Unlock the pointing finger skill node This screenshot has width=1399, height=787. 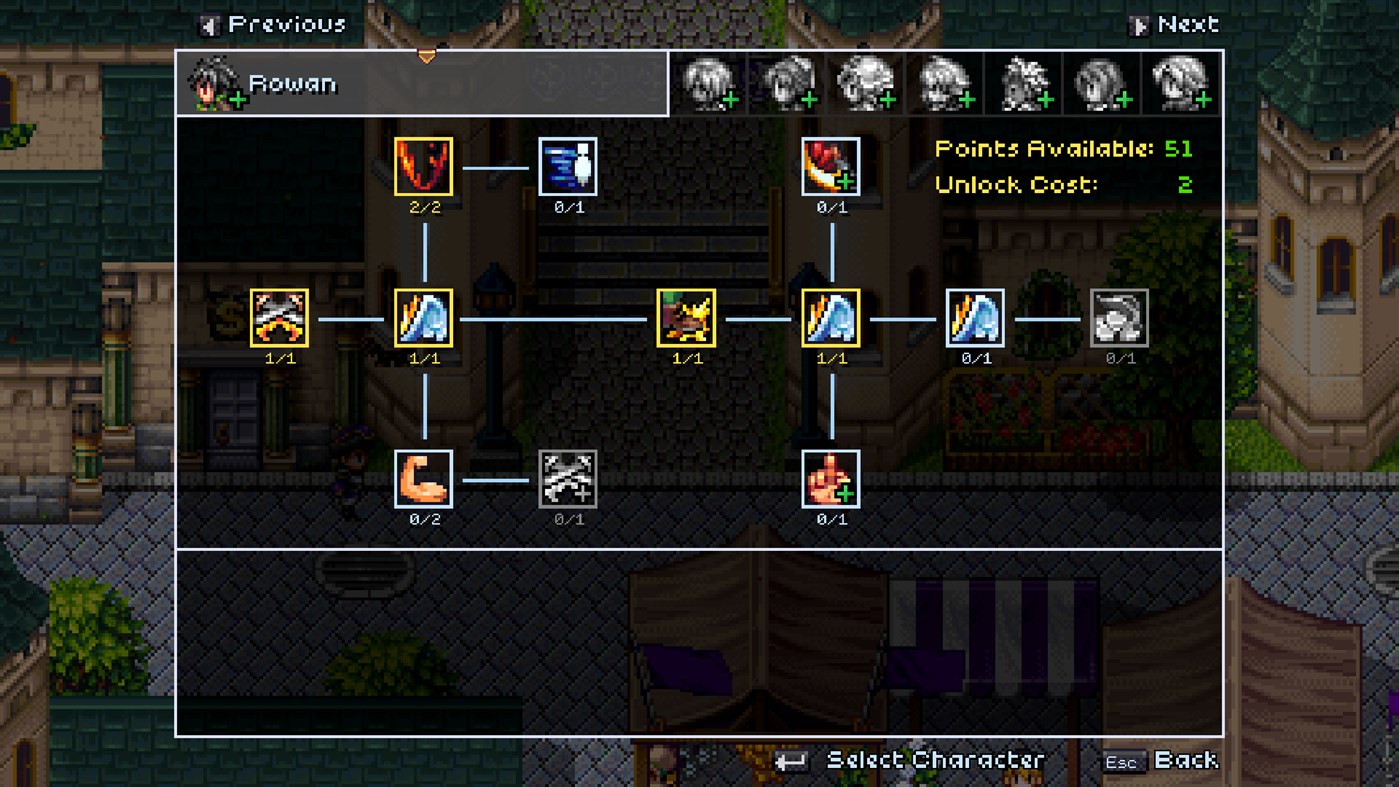(x=831, y=478)
